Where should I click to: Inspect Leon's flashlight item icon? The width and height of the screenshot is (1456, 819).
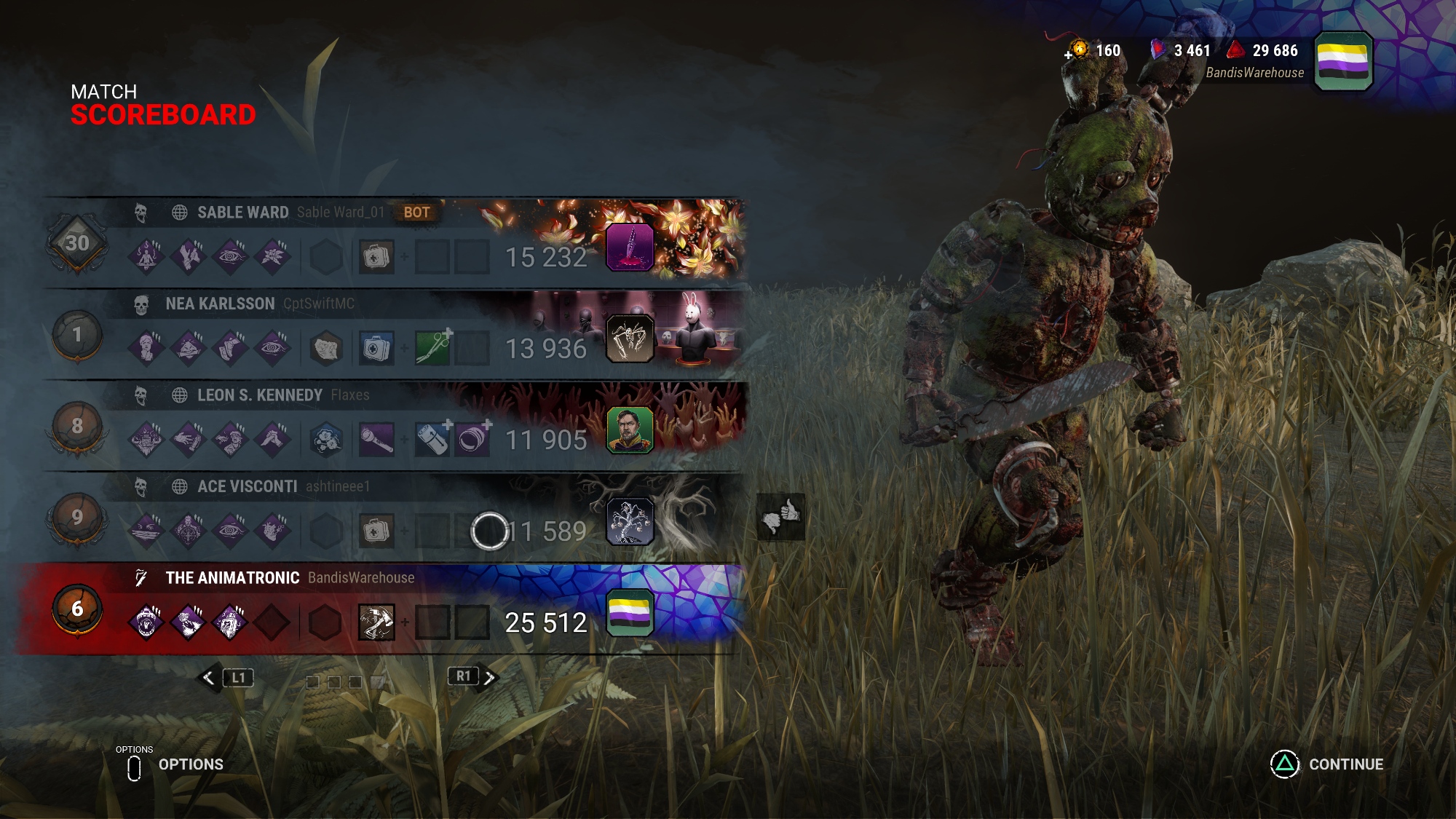(x=376, y=440)
